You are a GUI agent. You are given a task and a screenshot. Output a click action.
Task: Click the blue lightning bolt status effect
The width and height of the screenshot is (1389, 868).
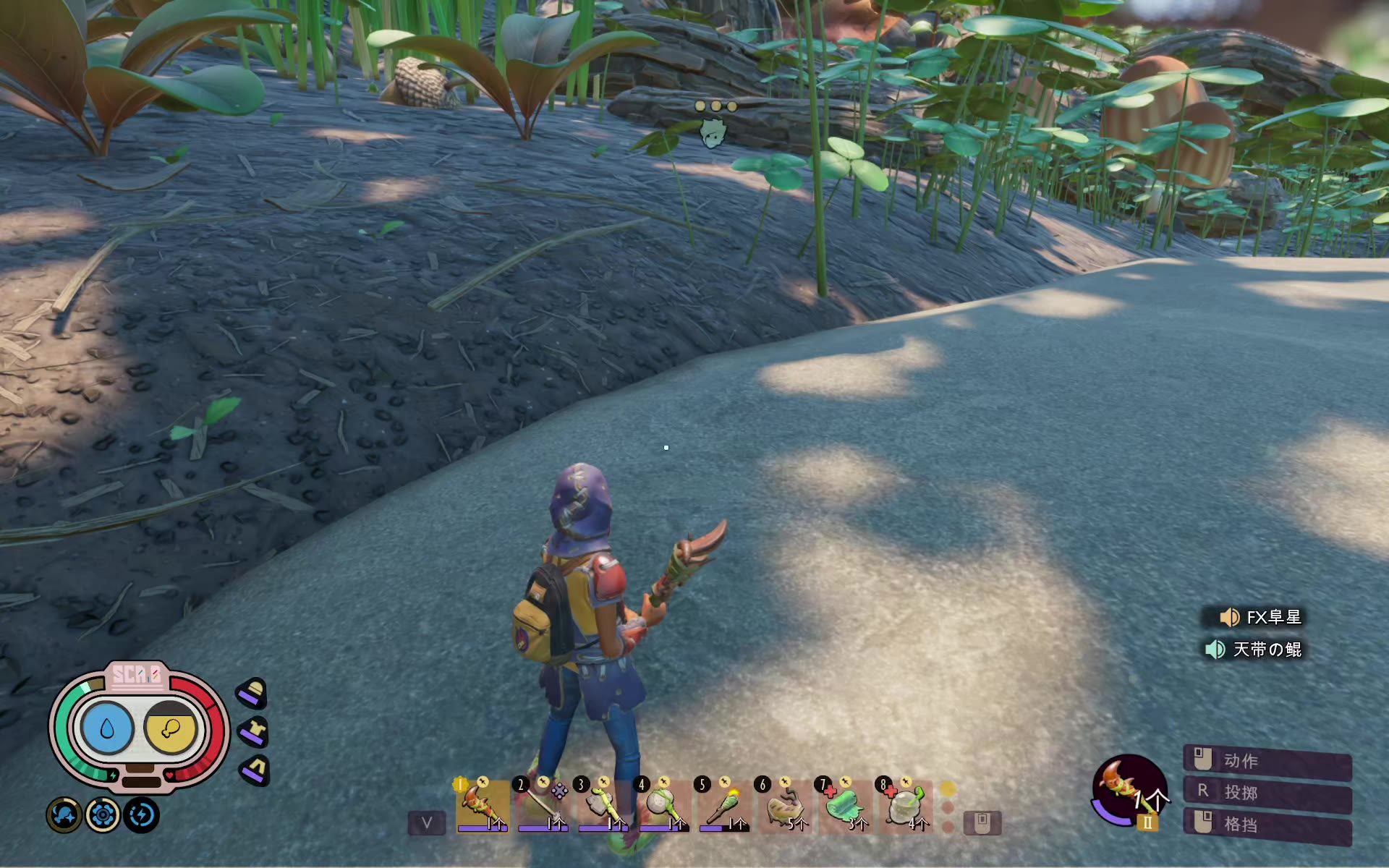[141, 815]
